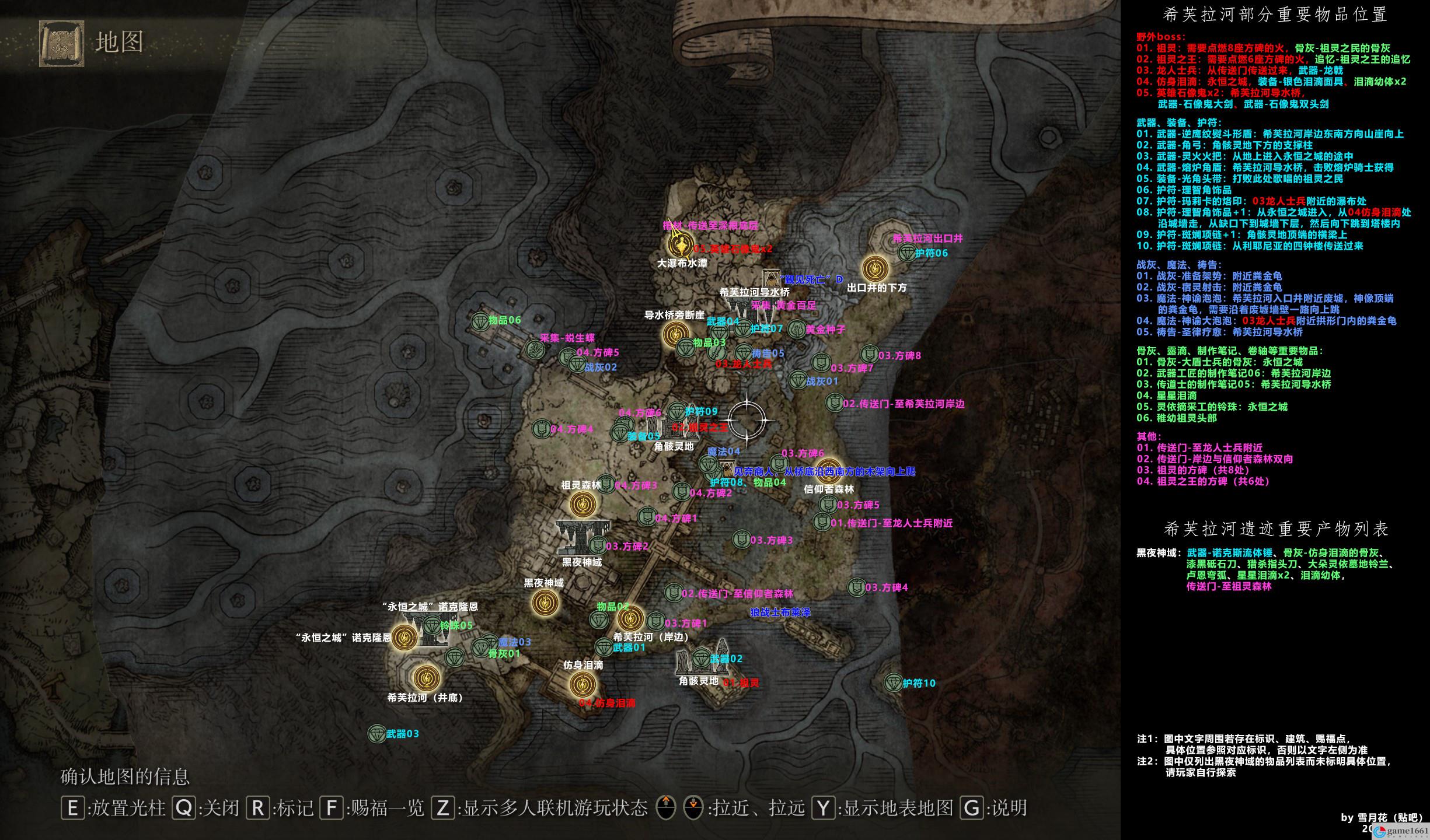
Task: Choose the 导水桥旁断崖 grace marker
Action: click(x=675, y=334)
